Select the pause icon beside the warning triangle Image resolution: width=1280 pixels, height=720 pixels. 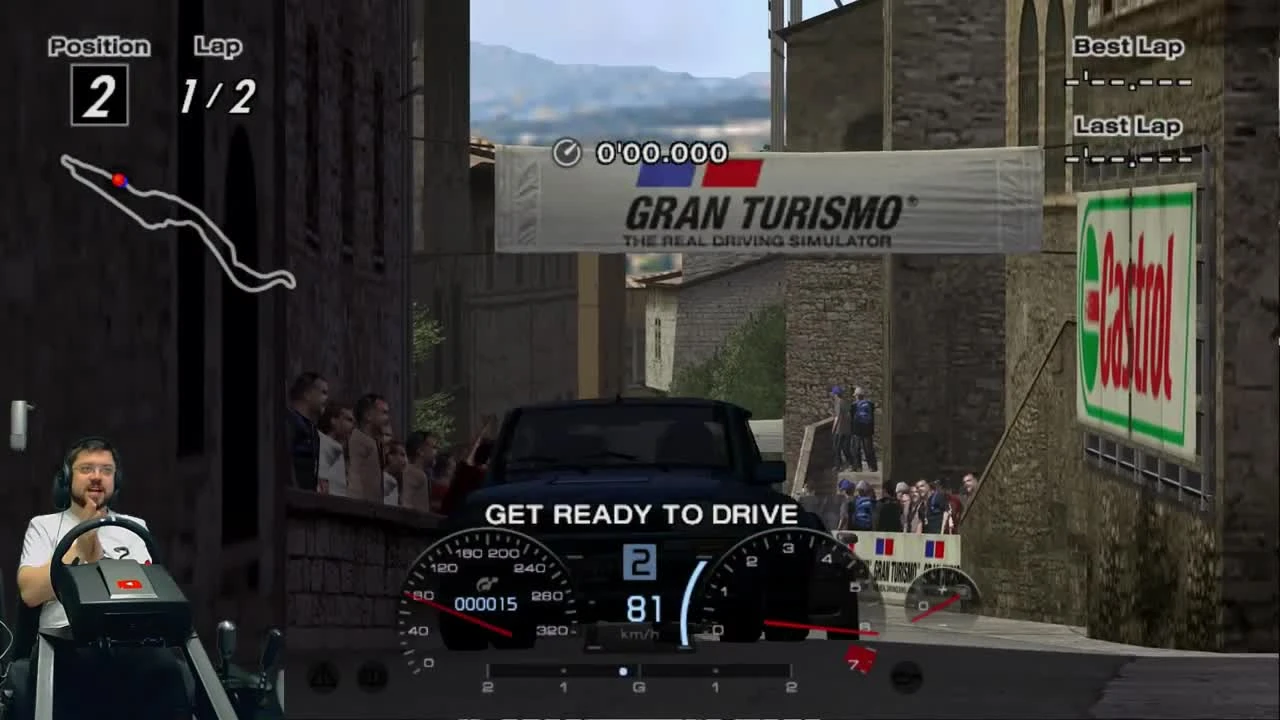(x=372, y=678)
